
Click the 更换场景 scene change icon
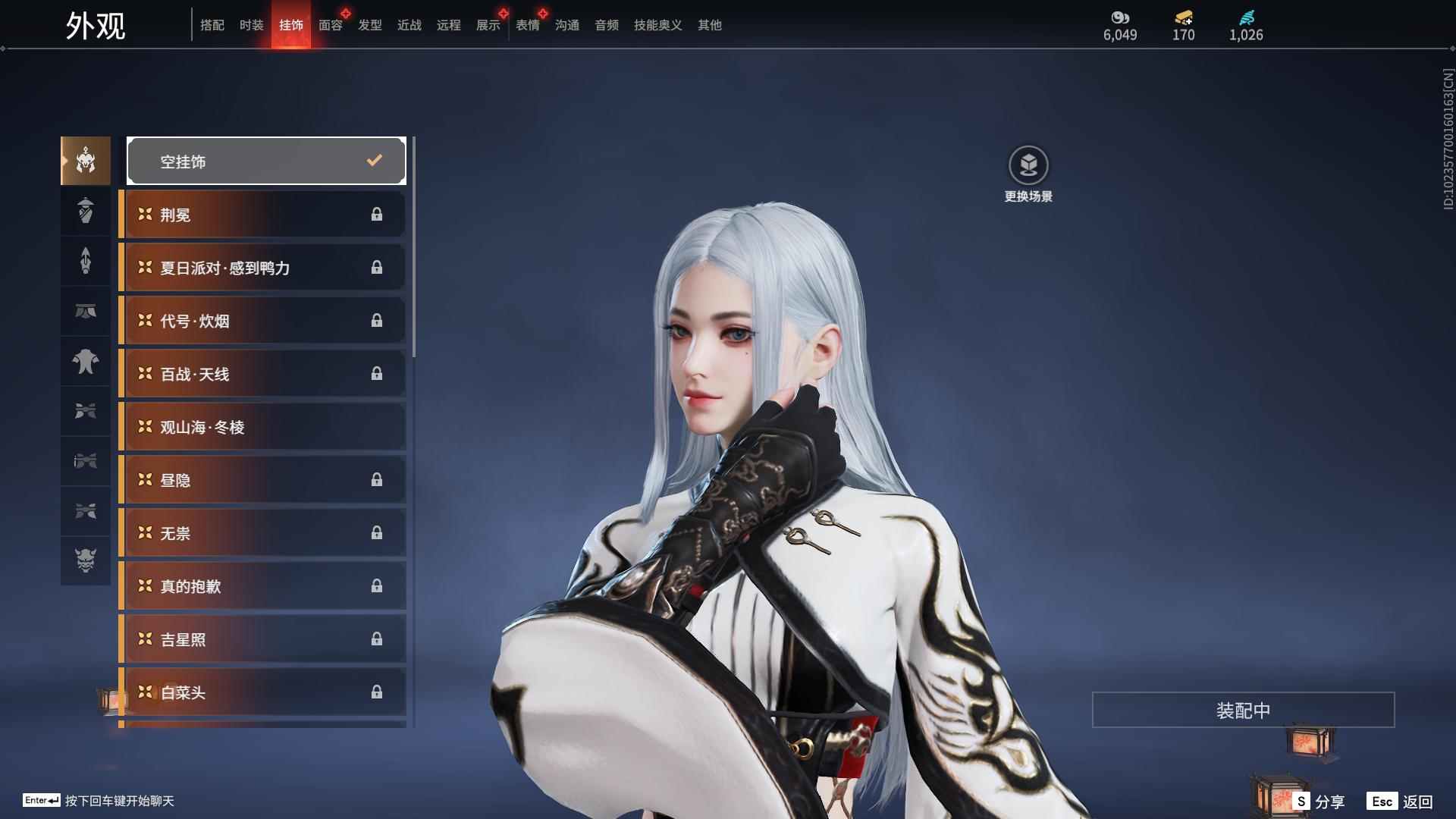1028,166
